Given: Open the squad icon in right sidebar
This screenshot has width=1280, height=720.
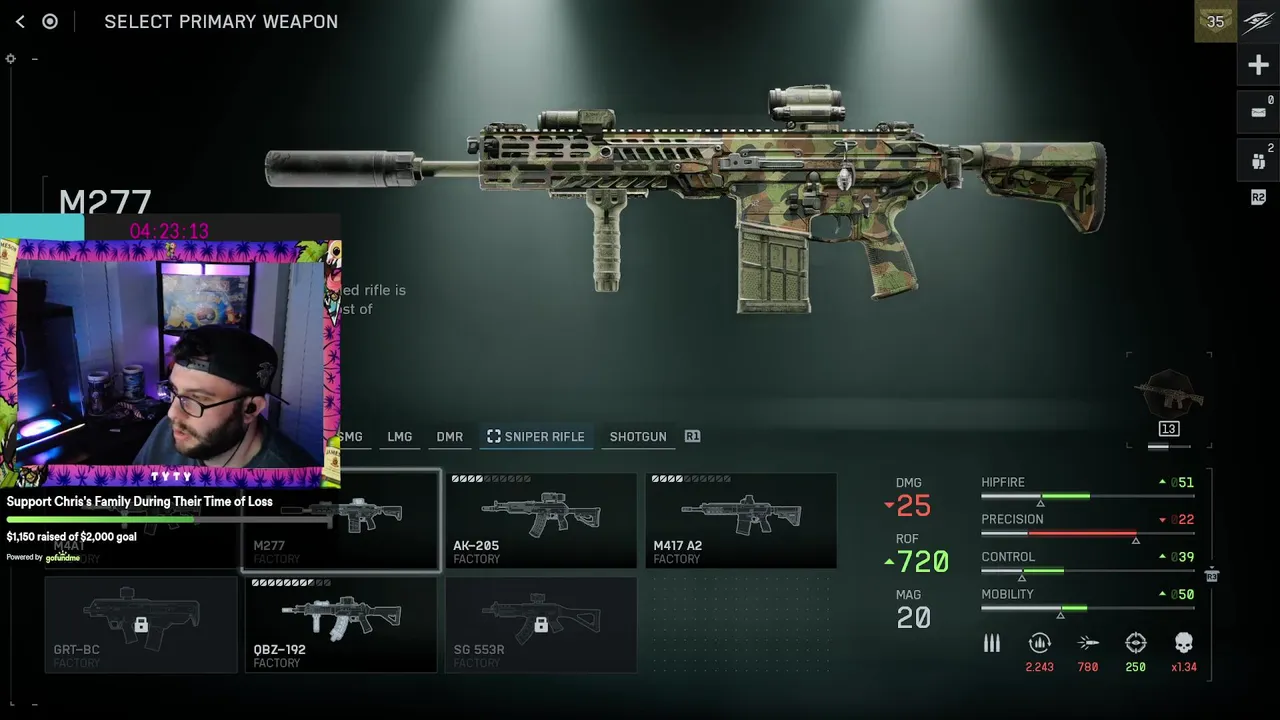Looking at the screenshot, I should [x=1258, y=160].
